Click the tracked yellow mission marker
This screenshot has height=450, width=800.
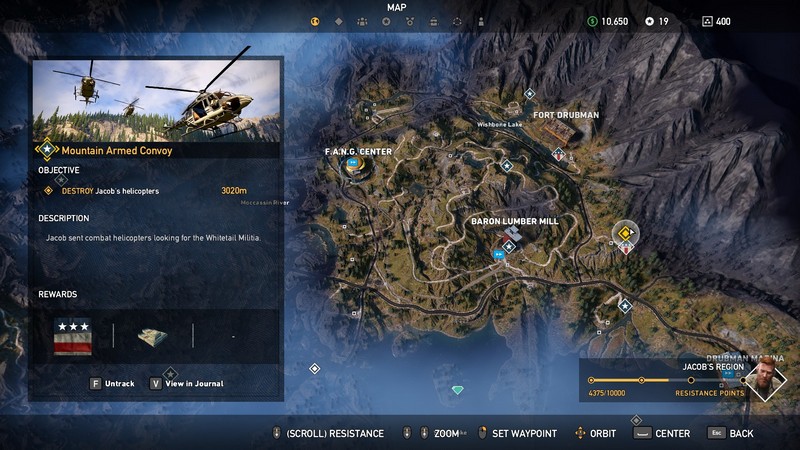625,234
